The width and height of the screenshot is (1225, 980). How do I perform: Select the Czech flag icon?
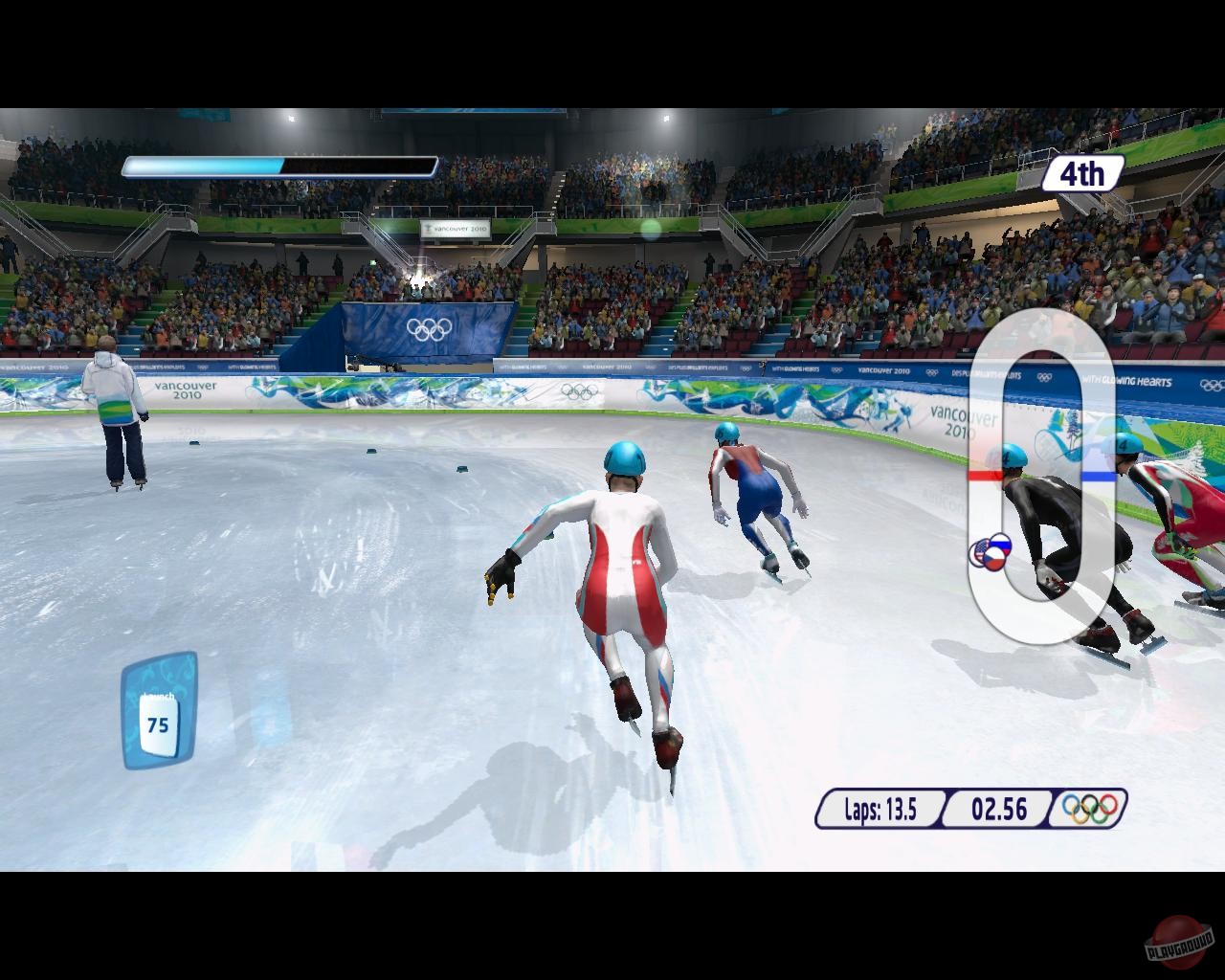point(994,560)
